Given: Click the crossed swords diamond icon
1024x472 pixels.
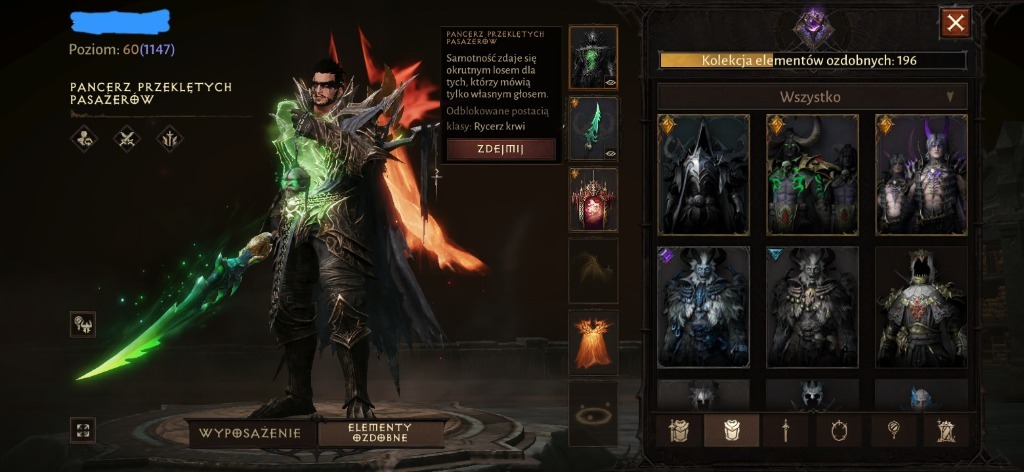Looking at the screenshot, I should coord(127,138).
